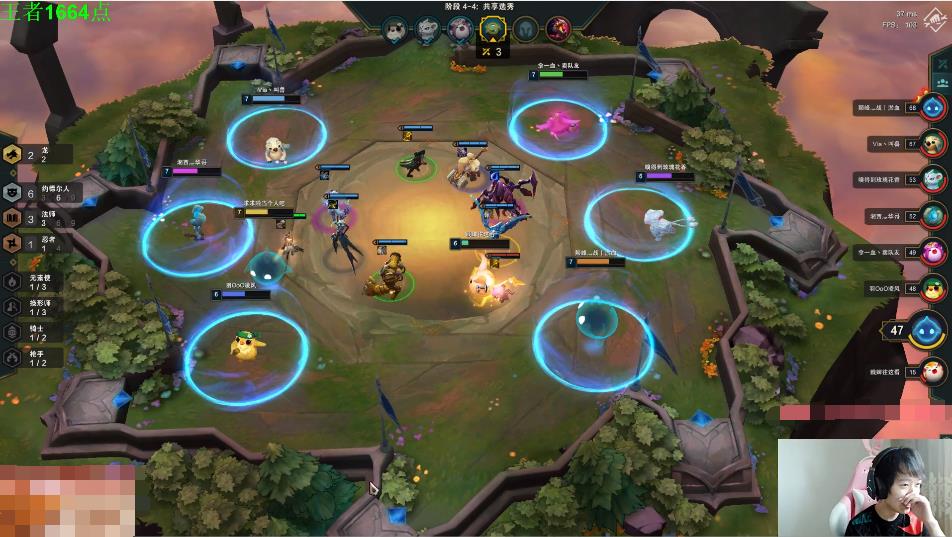The width and height of the screenshot is (952, 537).
Task: Click the red monster round icon
Action: [558, 29]
